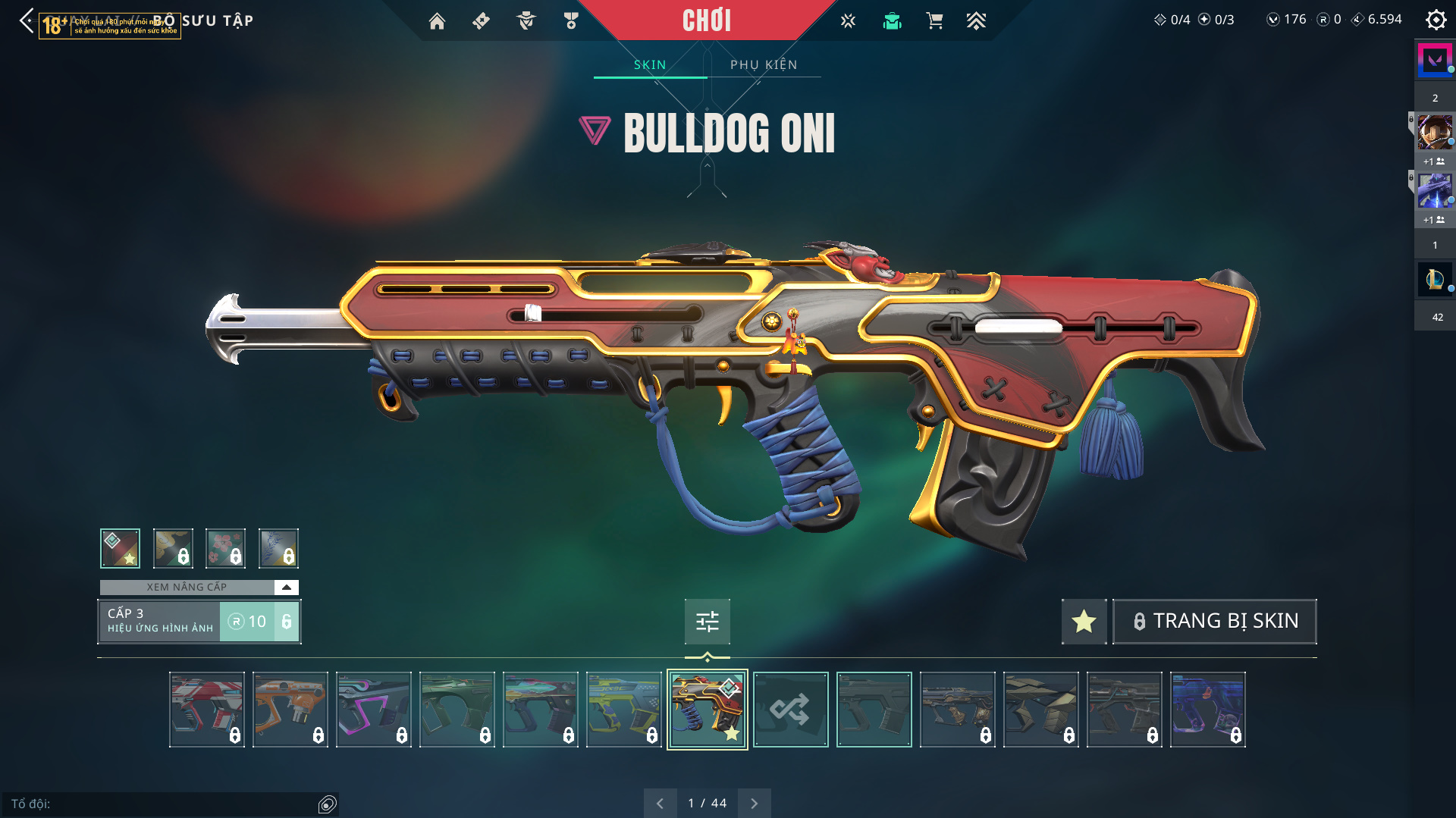Toggle the favorite star button
The width and height of the screenshot is (1456, 818).
click(x=1084, y=621)
